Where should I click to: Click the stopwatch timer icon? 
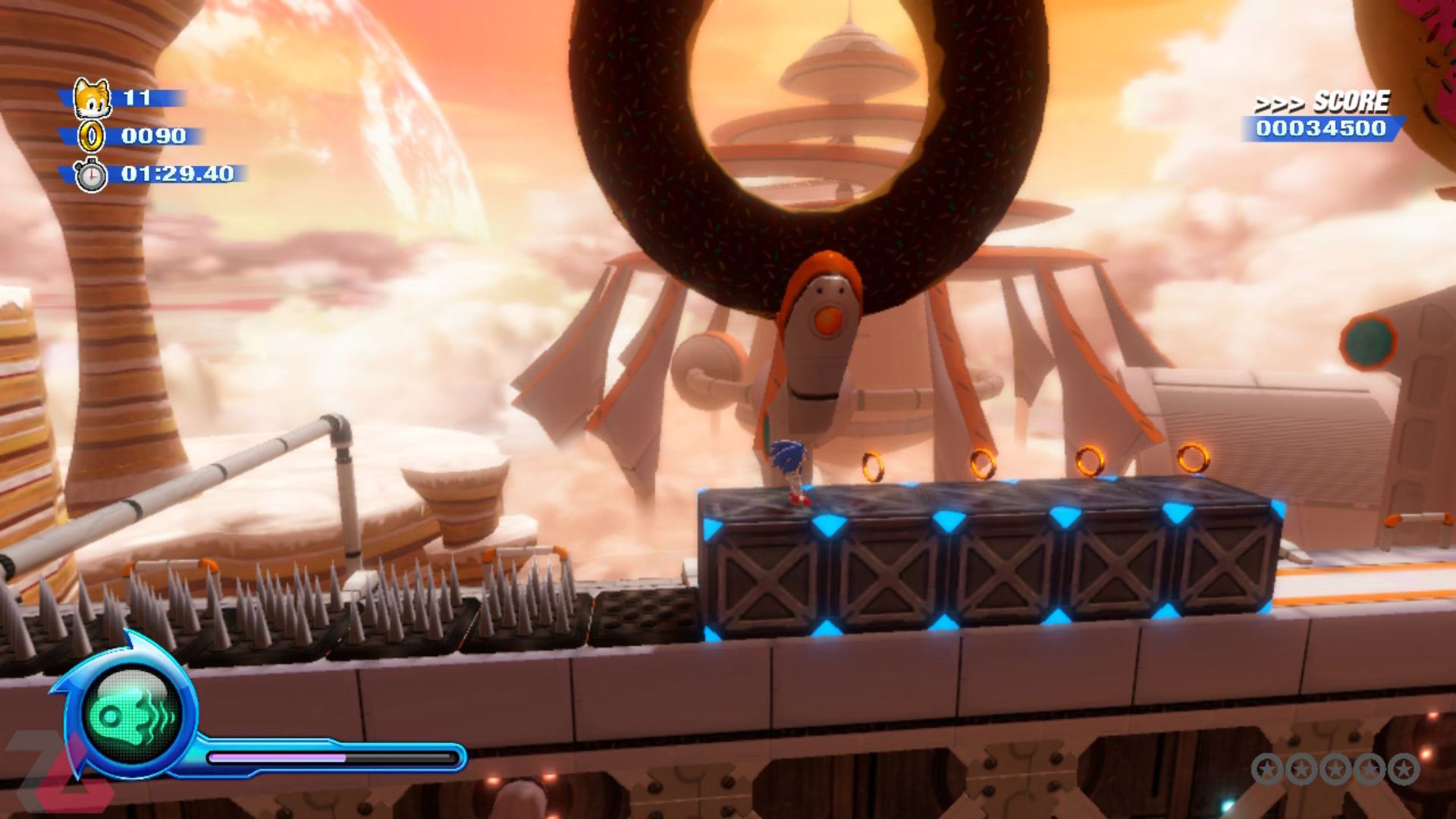coord(91,175)
